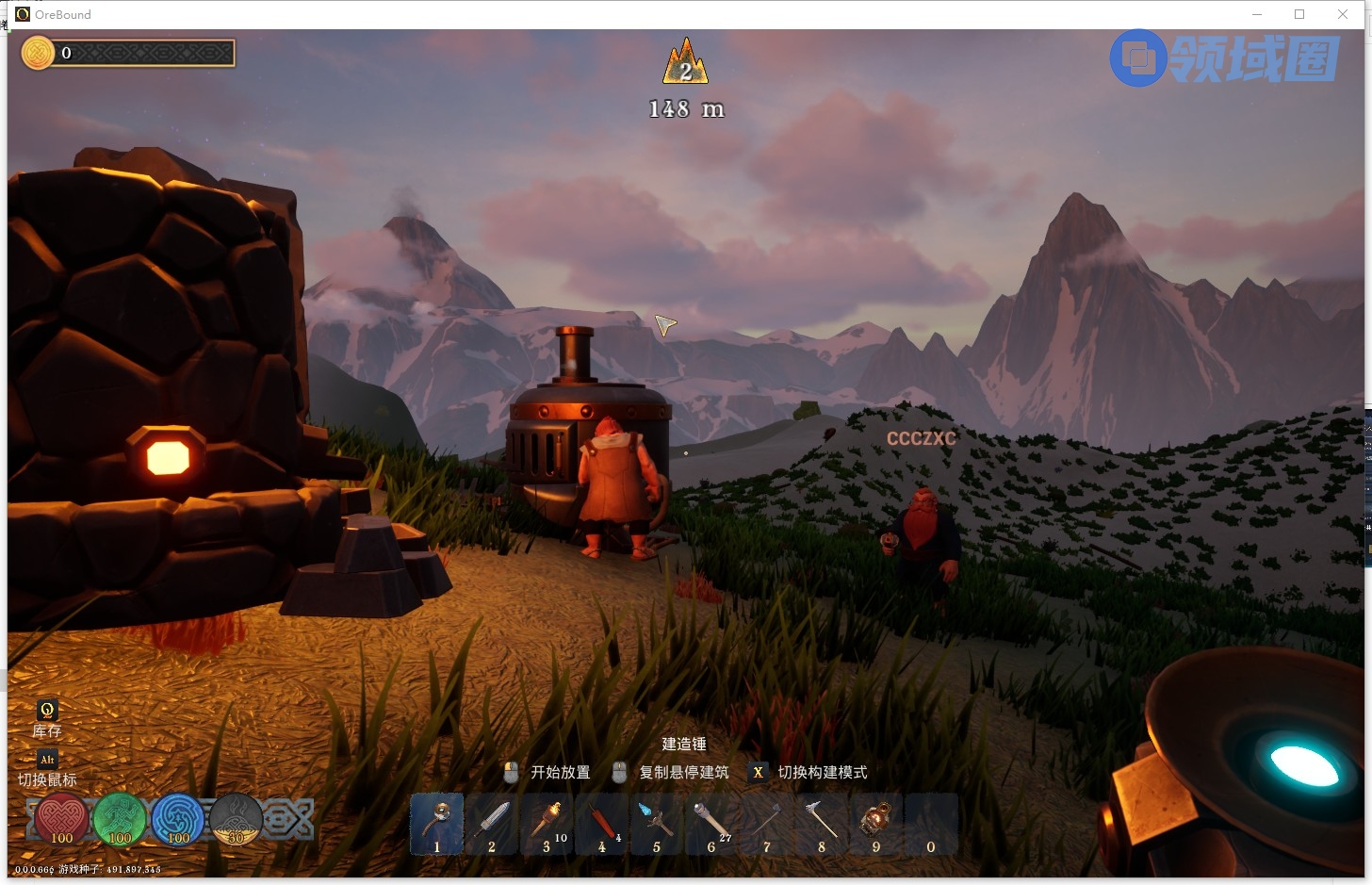Maximize the OreBound window
This screenshot has height=885, width=1372.
pos(1299,14)
